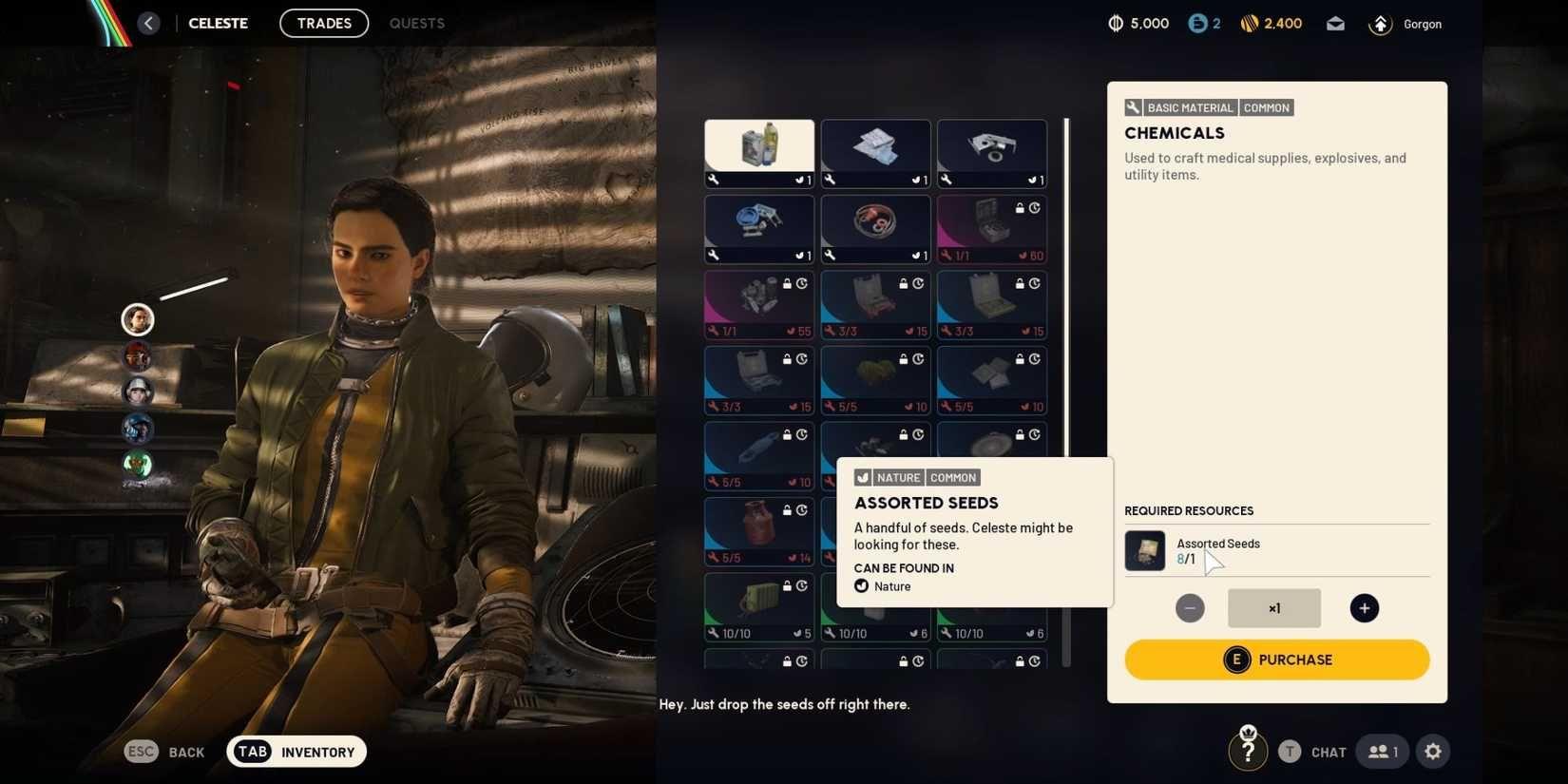Open the mail envelope icon

1334,24
